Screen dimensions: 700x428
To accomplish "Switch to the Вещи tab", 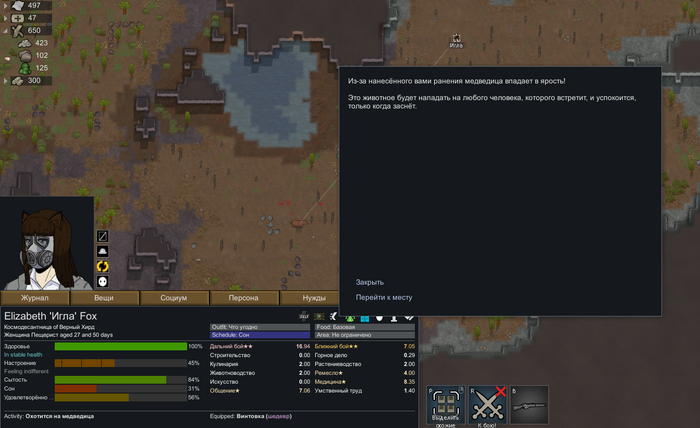I will point(104,298).
